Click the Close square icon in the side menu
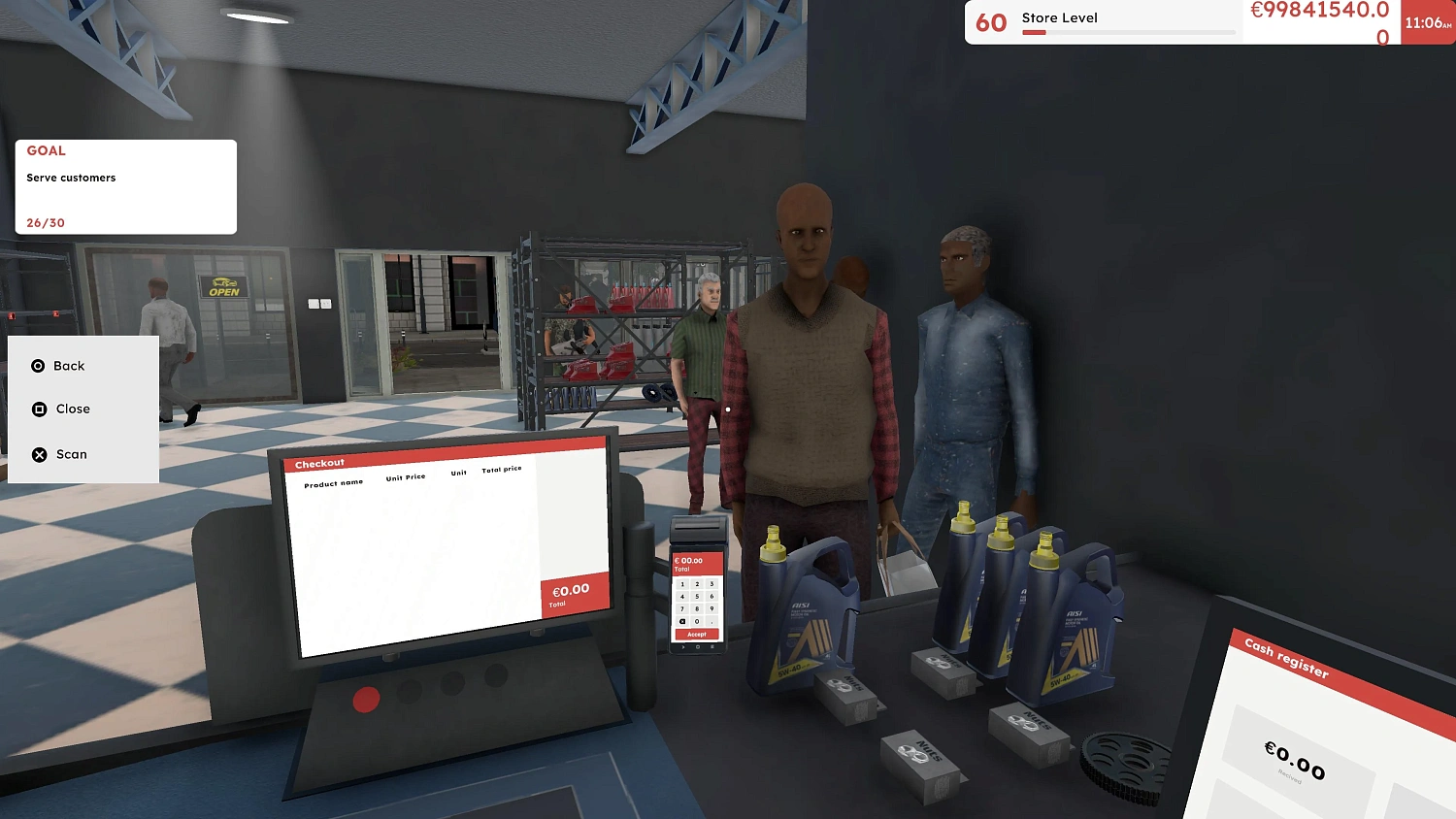The width and height of the screenshot is (1456, 819). 39,409
